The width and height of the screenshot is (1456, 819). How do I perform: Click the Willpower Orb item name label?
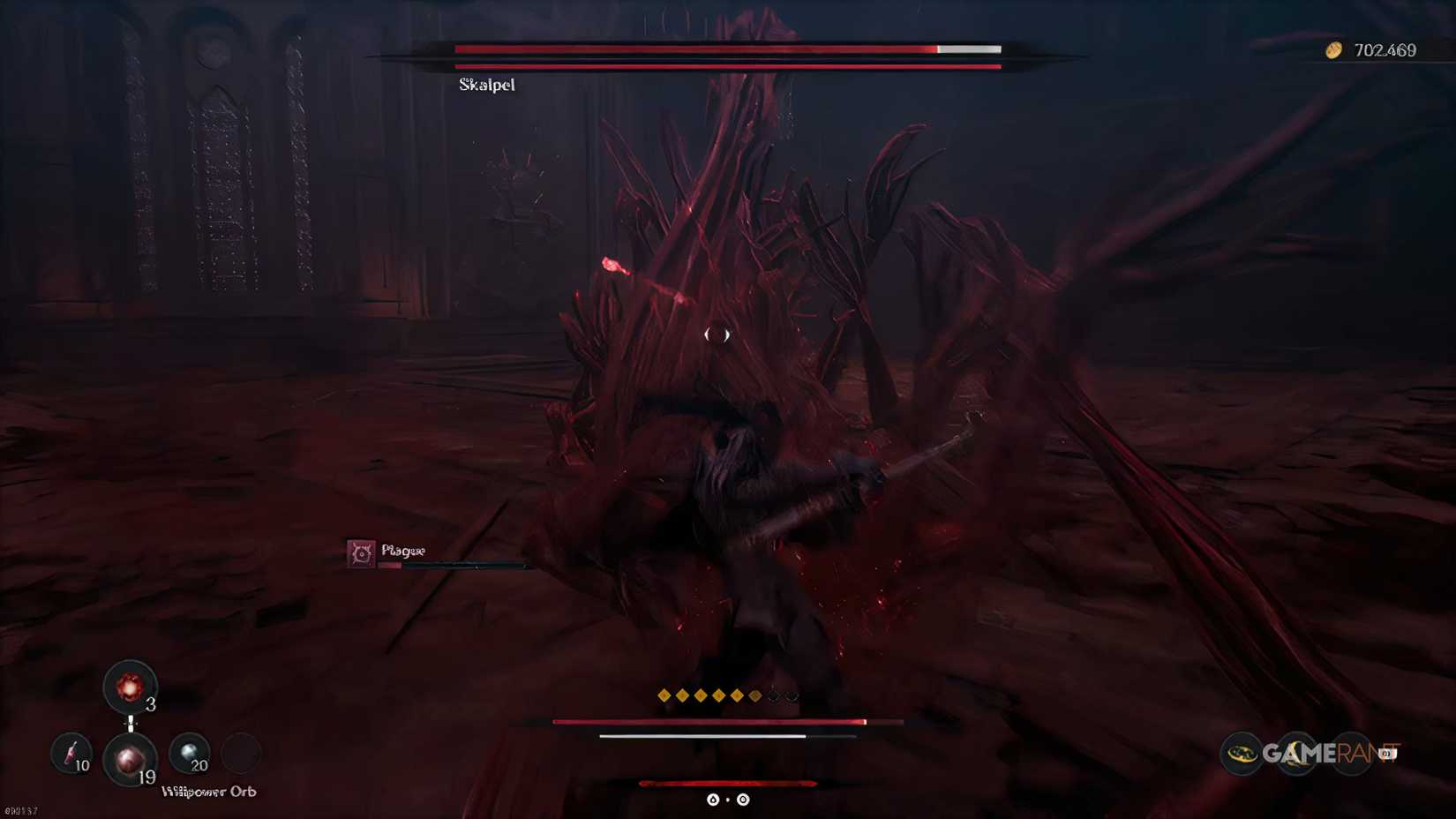click(x=209, y=792)
